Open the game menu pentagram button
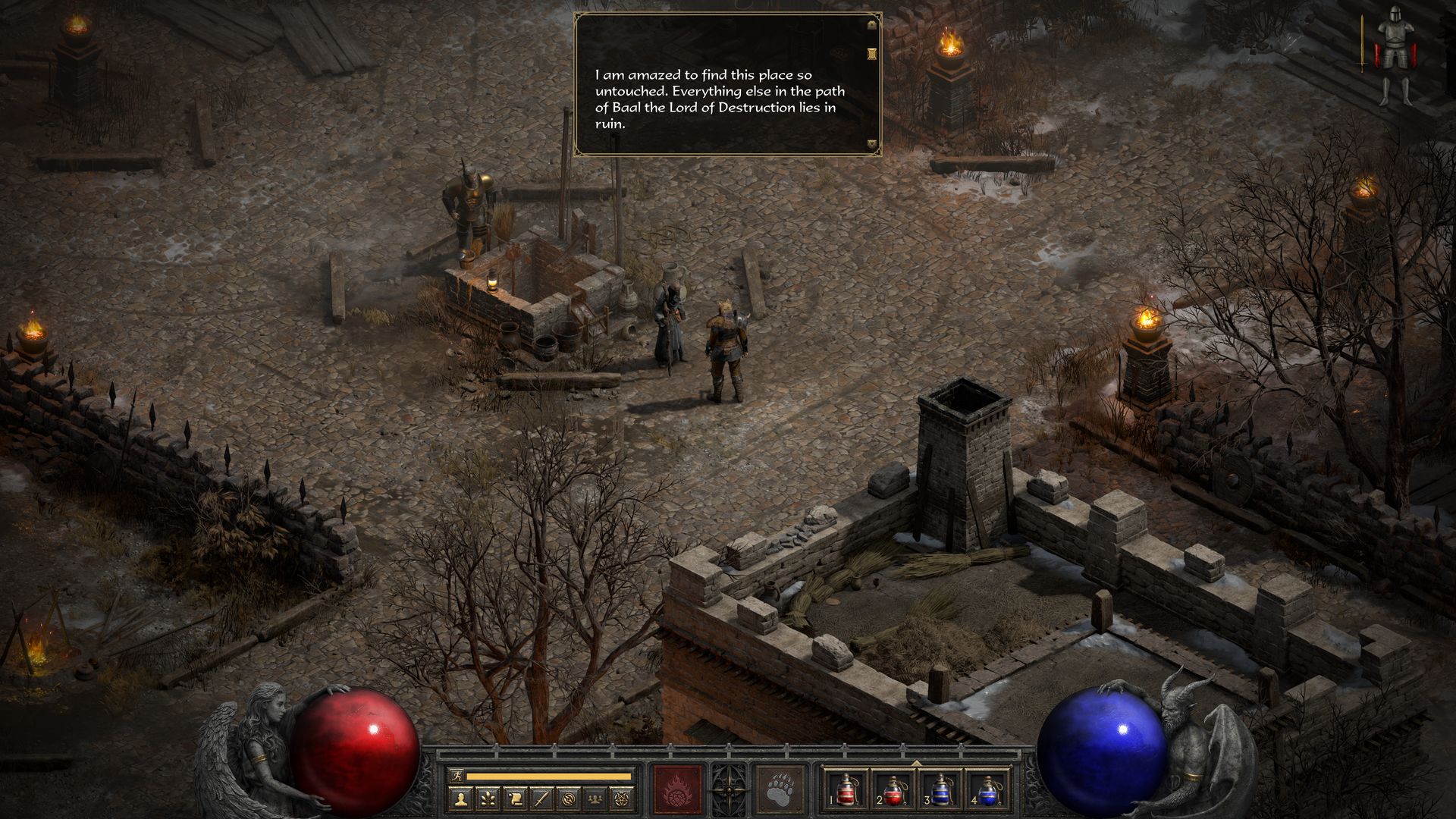This screenshot has height=819, width=1456. pos(623,798)
